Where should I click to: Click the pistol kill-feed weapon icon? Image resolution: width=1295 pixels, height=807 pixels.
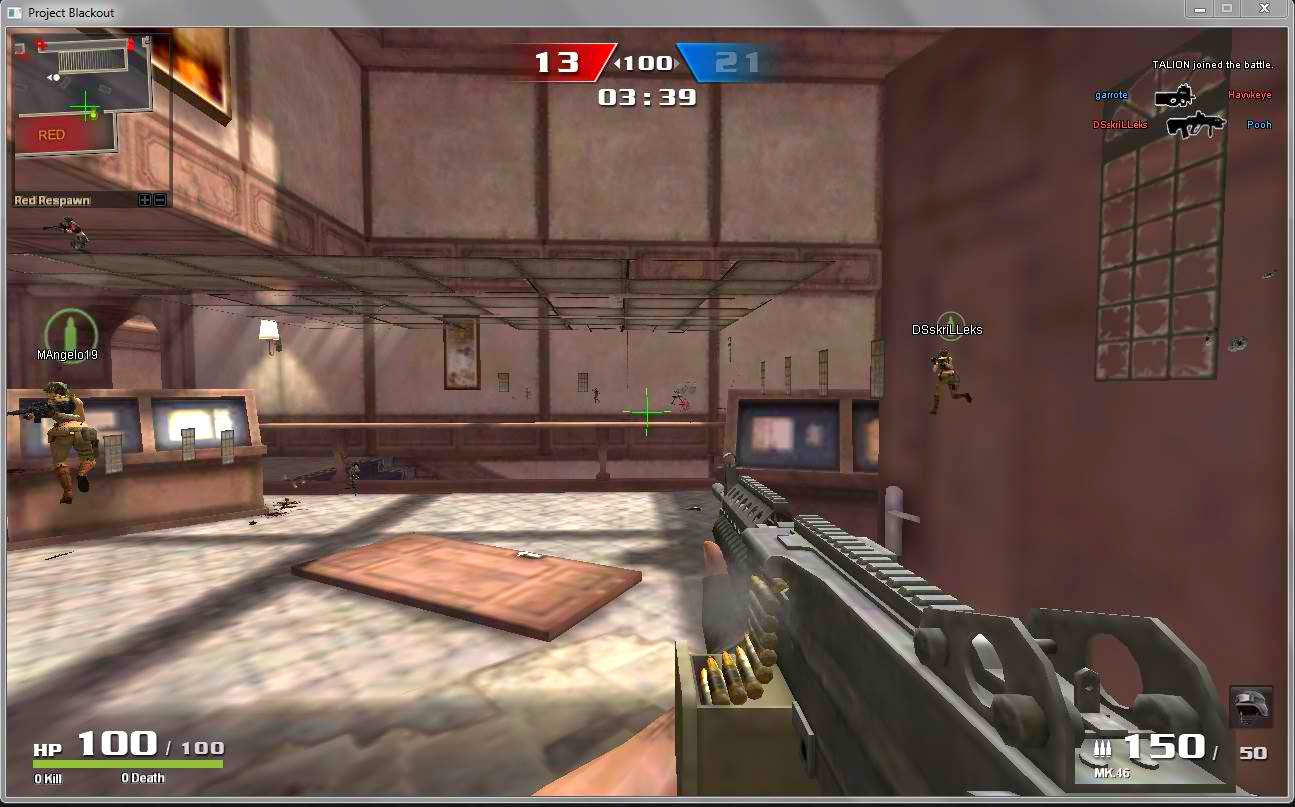click(x=1176, y=96)
